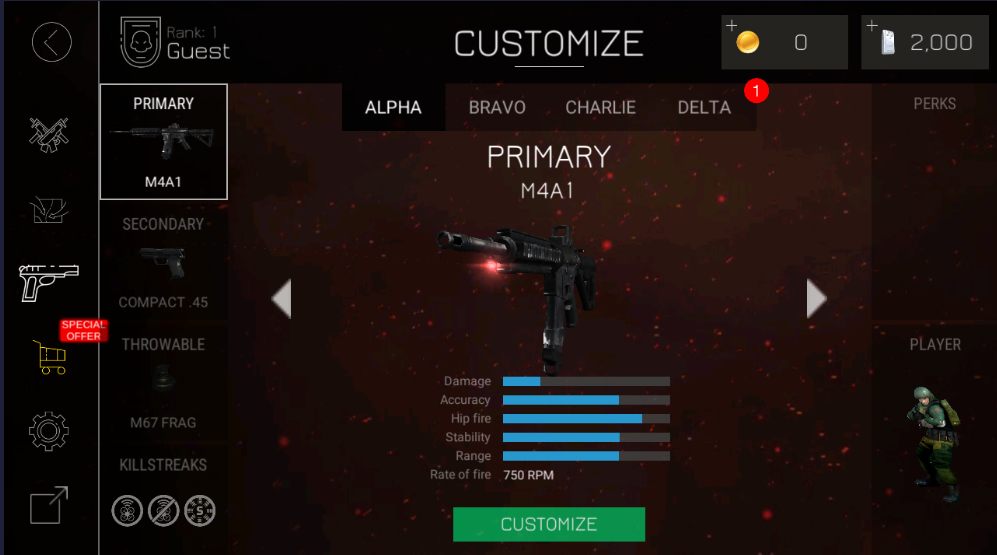Viewport: 997px width, 555px height.
Task: Select the Player soldier character
Action: coord(934,440)
